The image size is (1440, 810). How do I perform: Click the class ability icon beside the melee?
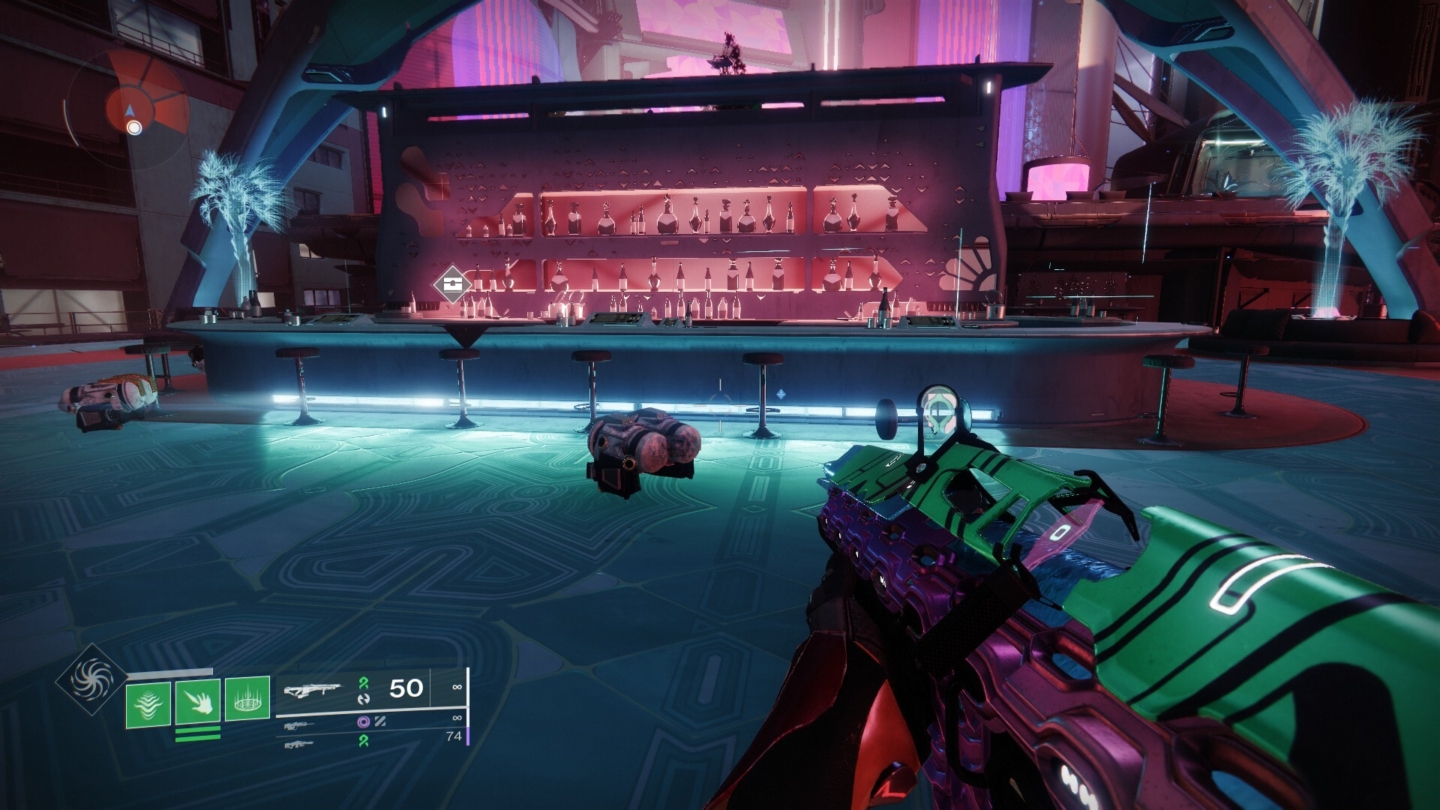point(248,701)
